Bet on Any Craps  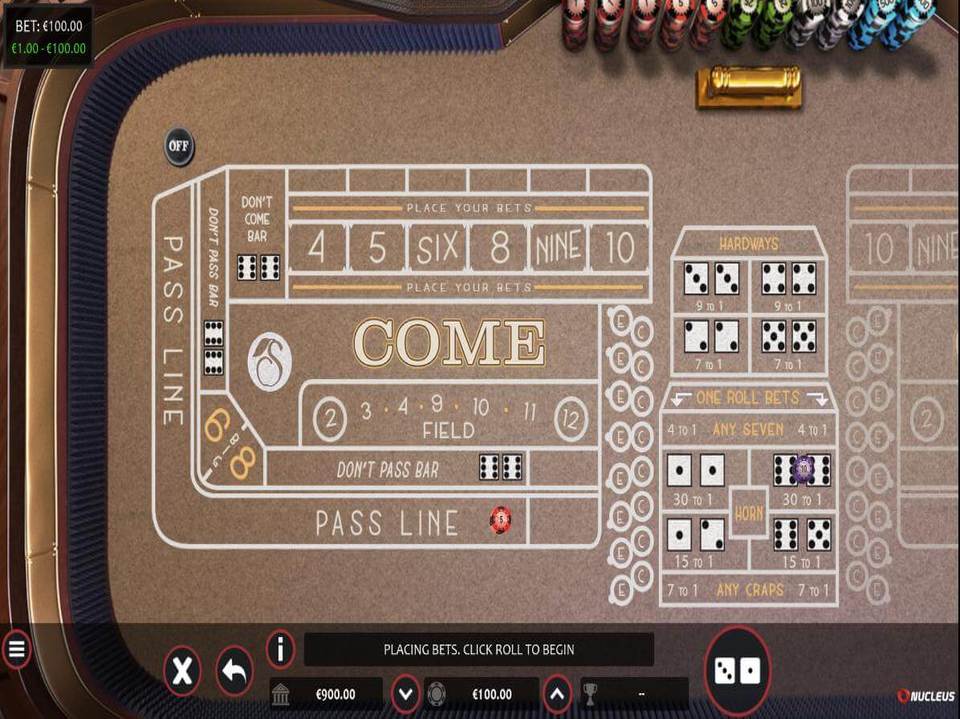point(749,590)
